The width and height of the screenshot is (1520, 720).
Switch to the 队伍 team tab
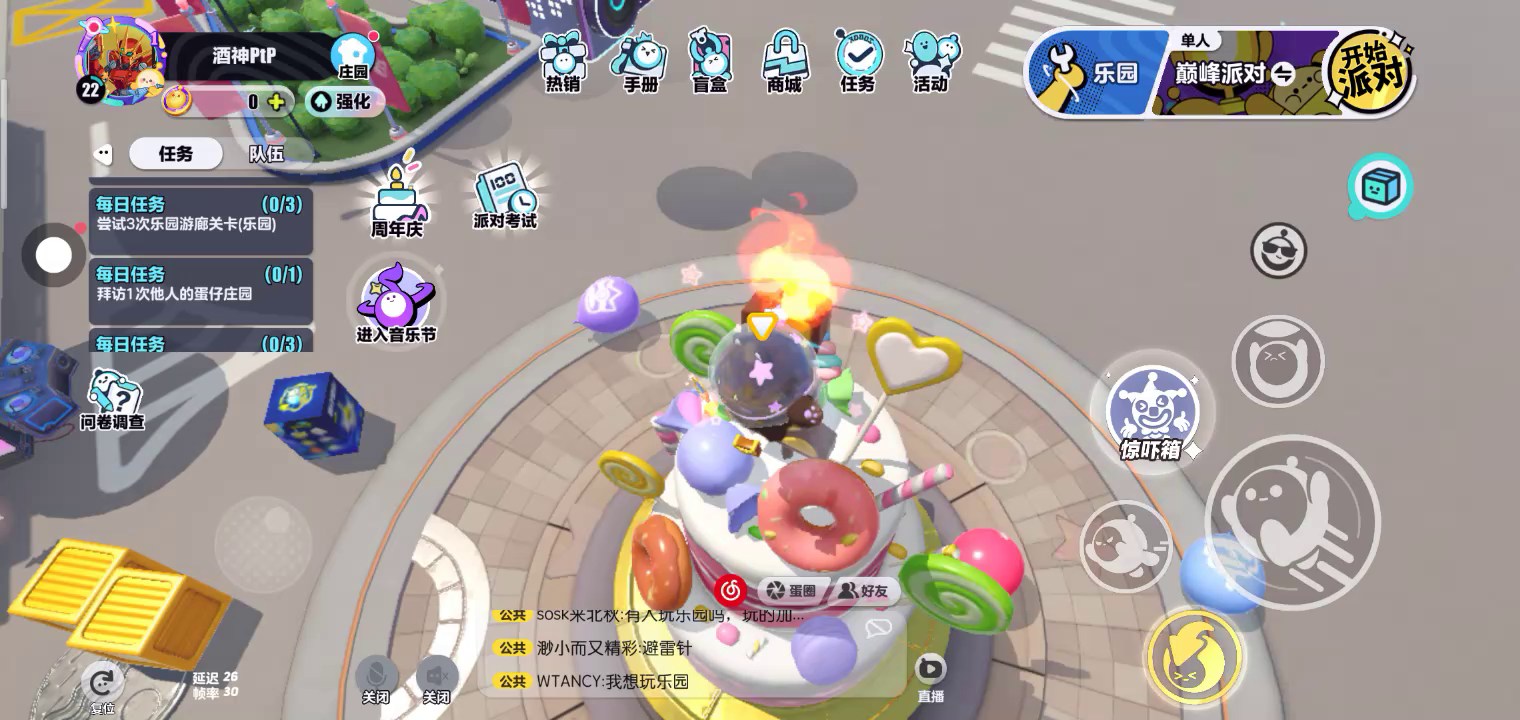(266, 154)
